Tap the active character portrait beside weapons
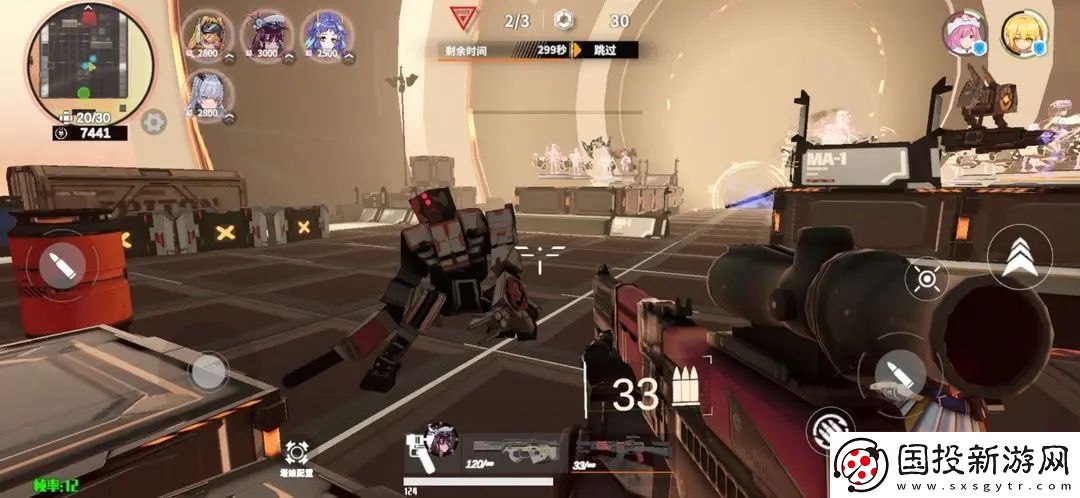This screenshot has height=498, width=1080. point(436,442)
